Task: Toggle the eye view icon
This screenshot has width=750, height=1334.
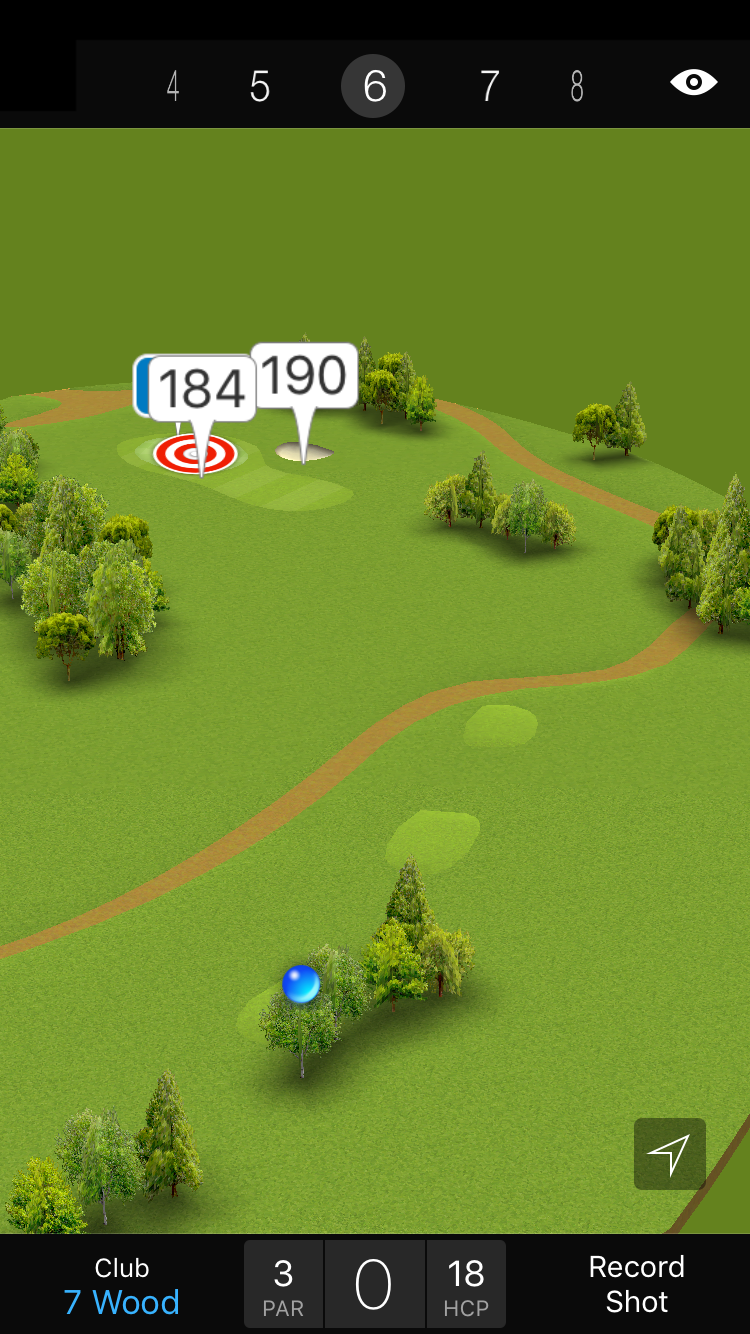Action: pos(694,83)
